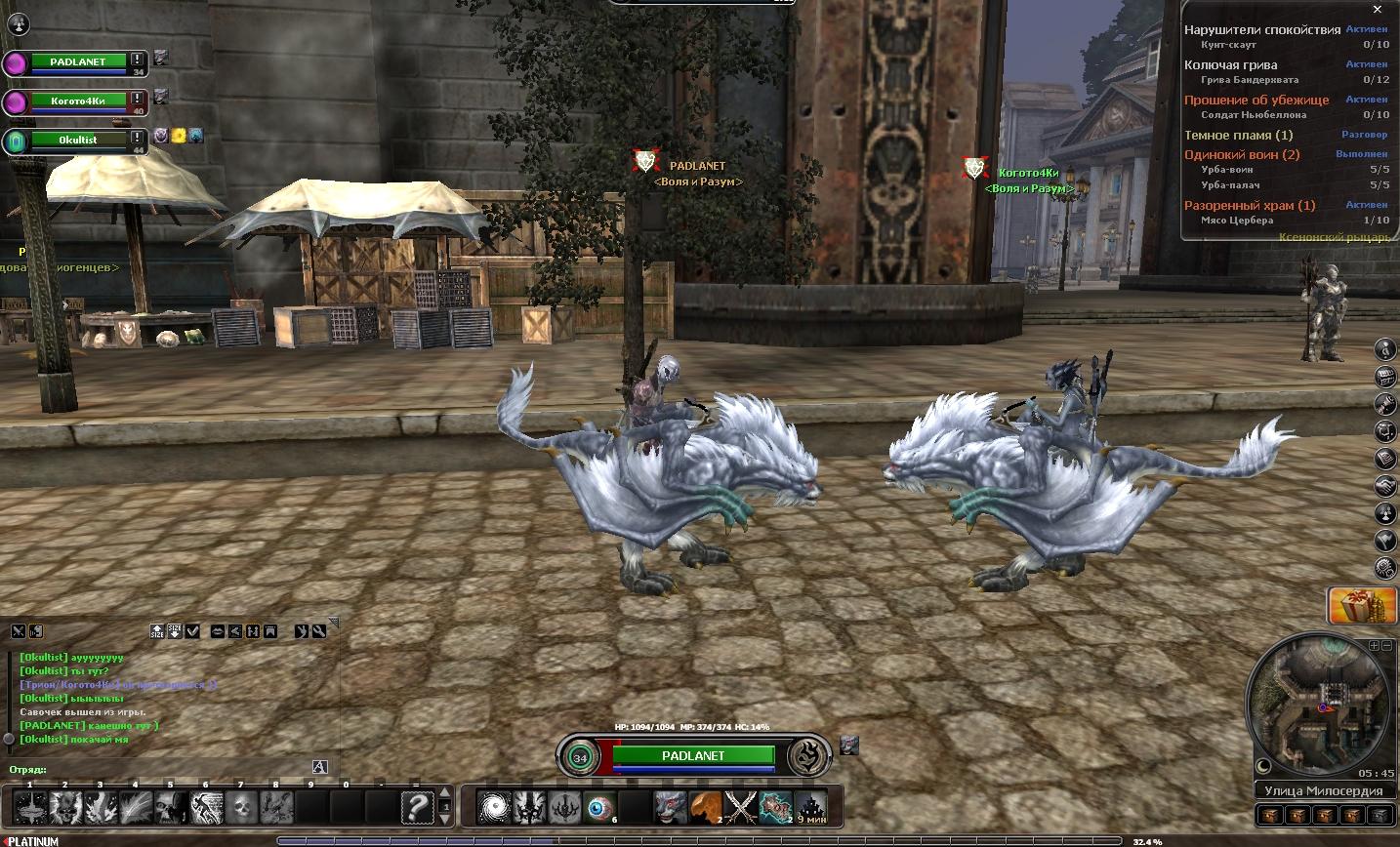Increase chat font with size-up button

point(157,631)
